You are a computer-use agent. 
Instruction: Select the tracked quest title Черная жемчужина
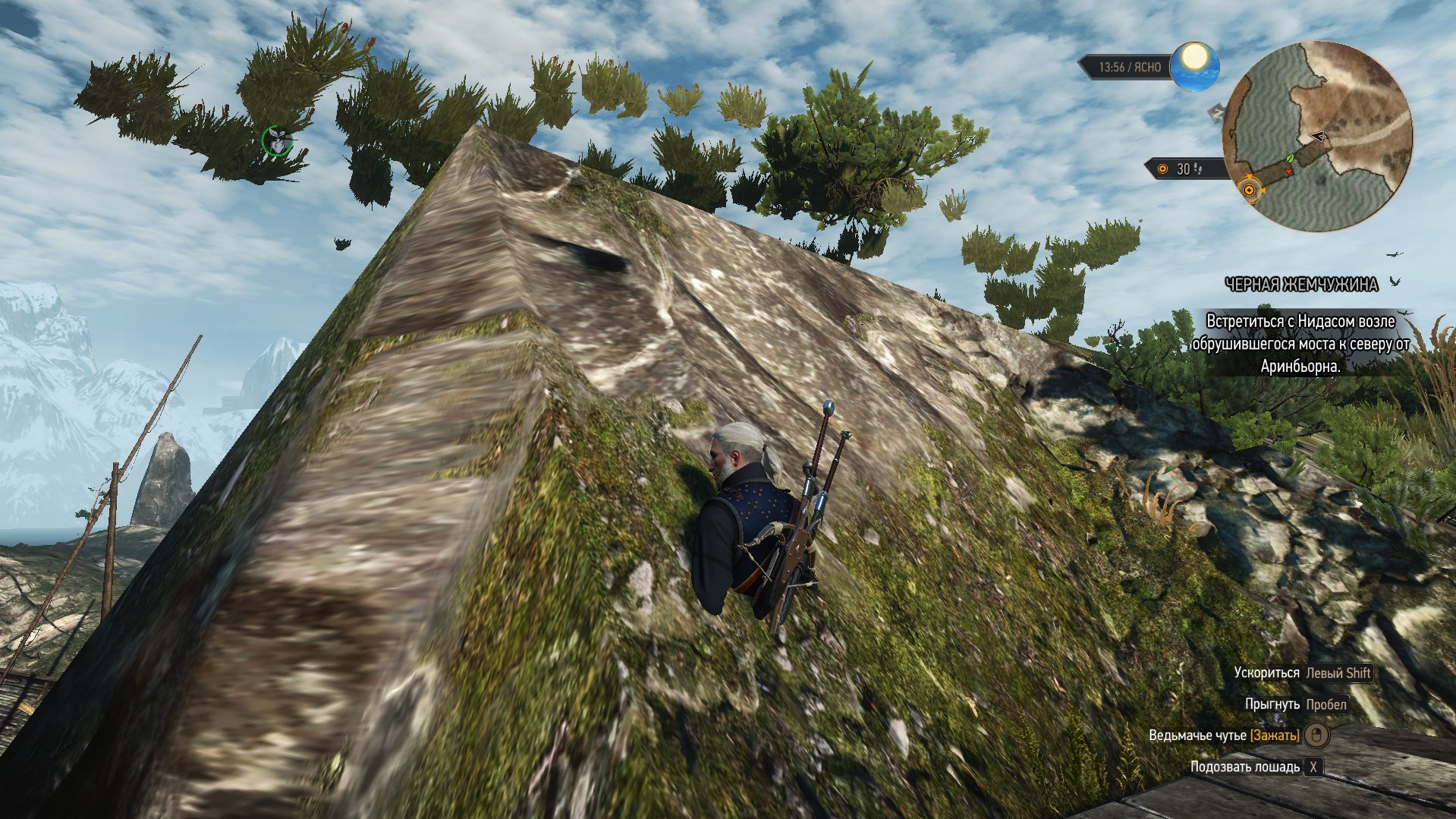(1302, 285)
